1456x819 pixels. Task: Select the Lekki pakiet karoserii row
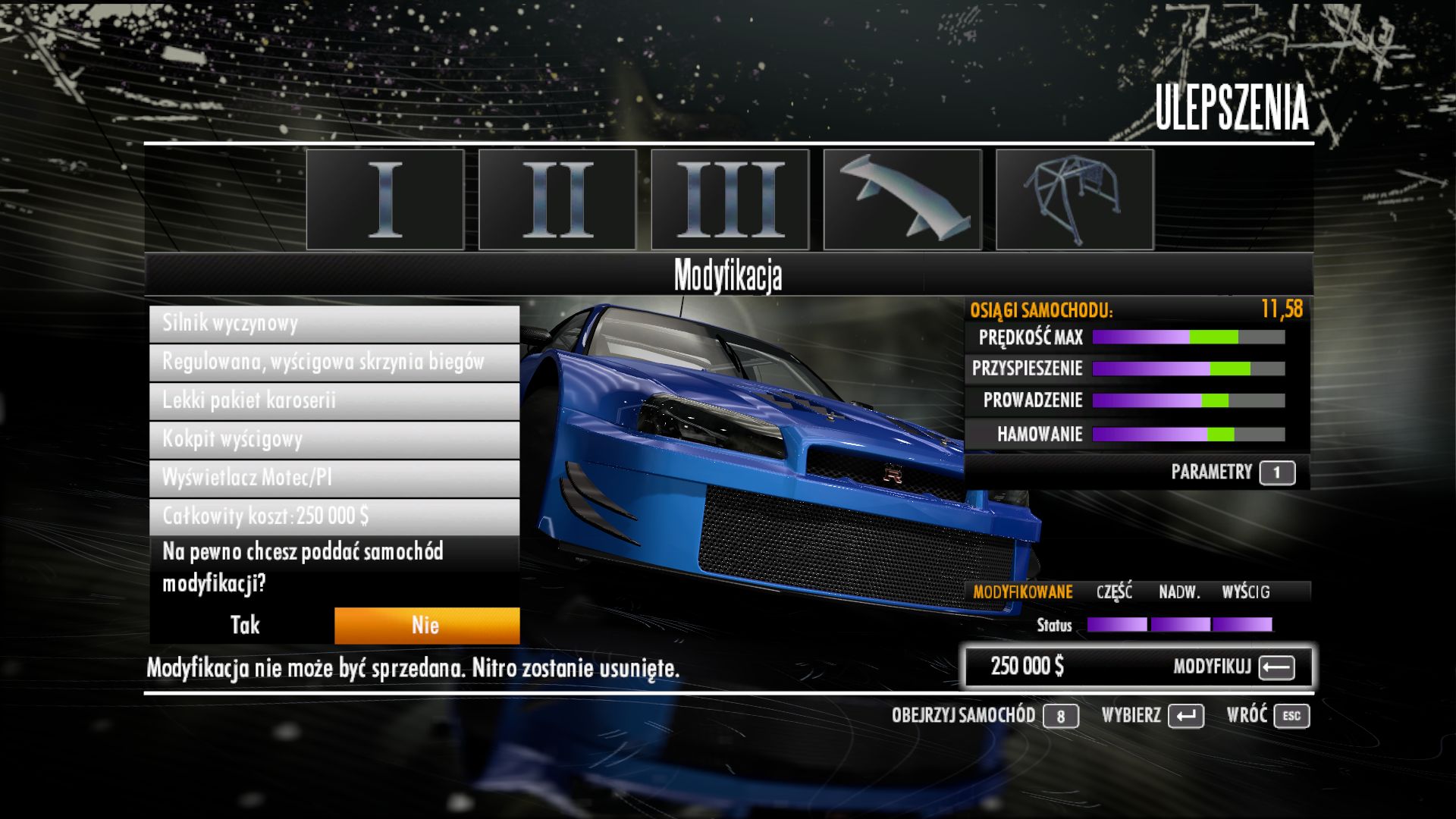click(x=334, y=401)
